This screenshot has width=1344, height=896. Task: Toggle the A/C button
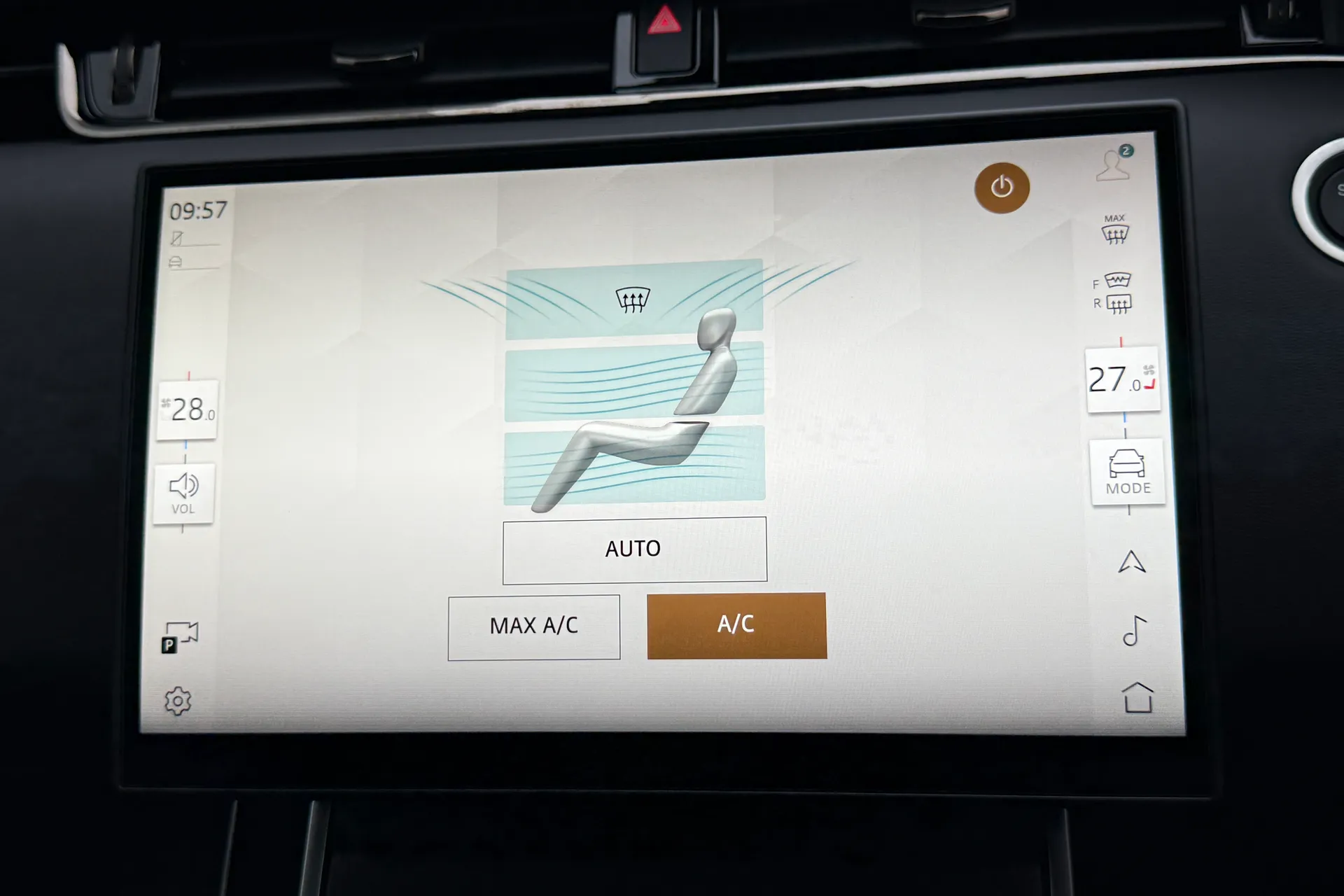pos(736,625)
